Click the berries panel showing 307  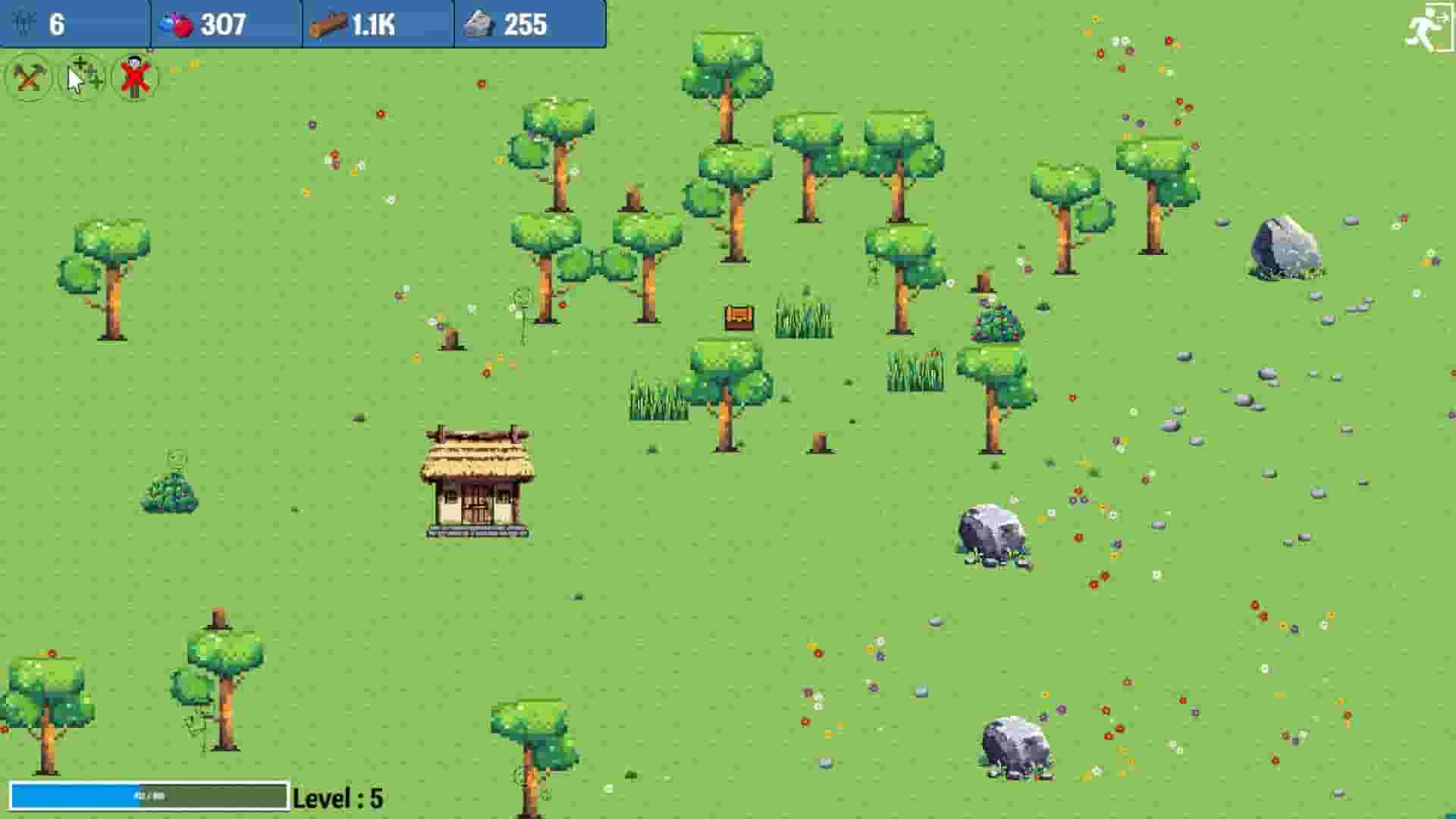click(224, 23)
